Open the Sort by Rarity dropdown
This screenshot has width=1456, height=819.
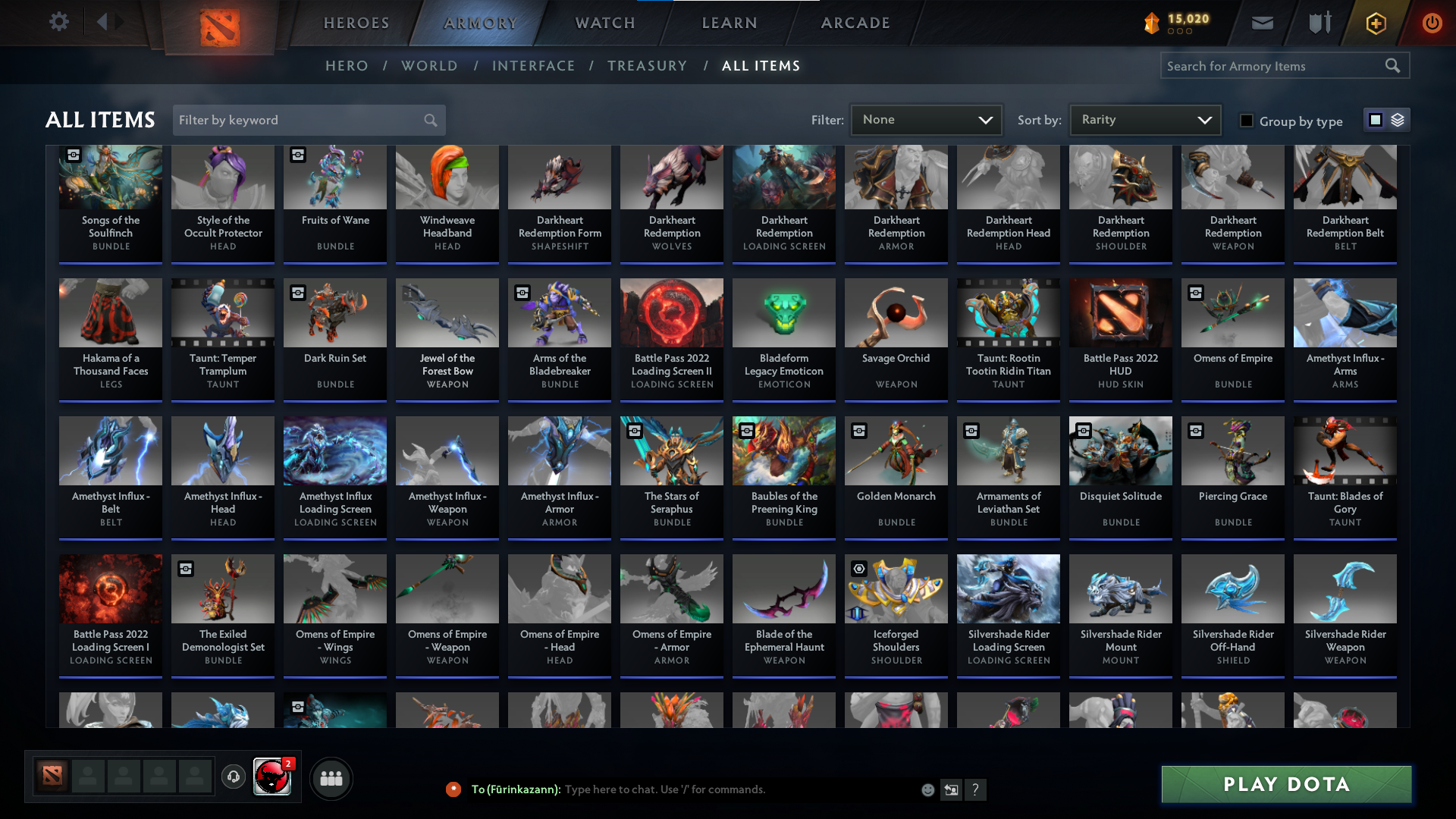(x=1144, y=119)
